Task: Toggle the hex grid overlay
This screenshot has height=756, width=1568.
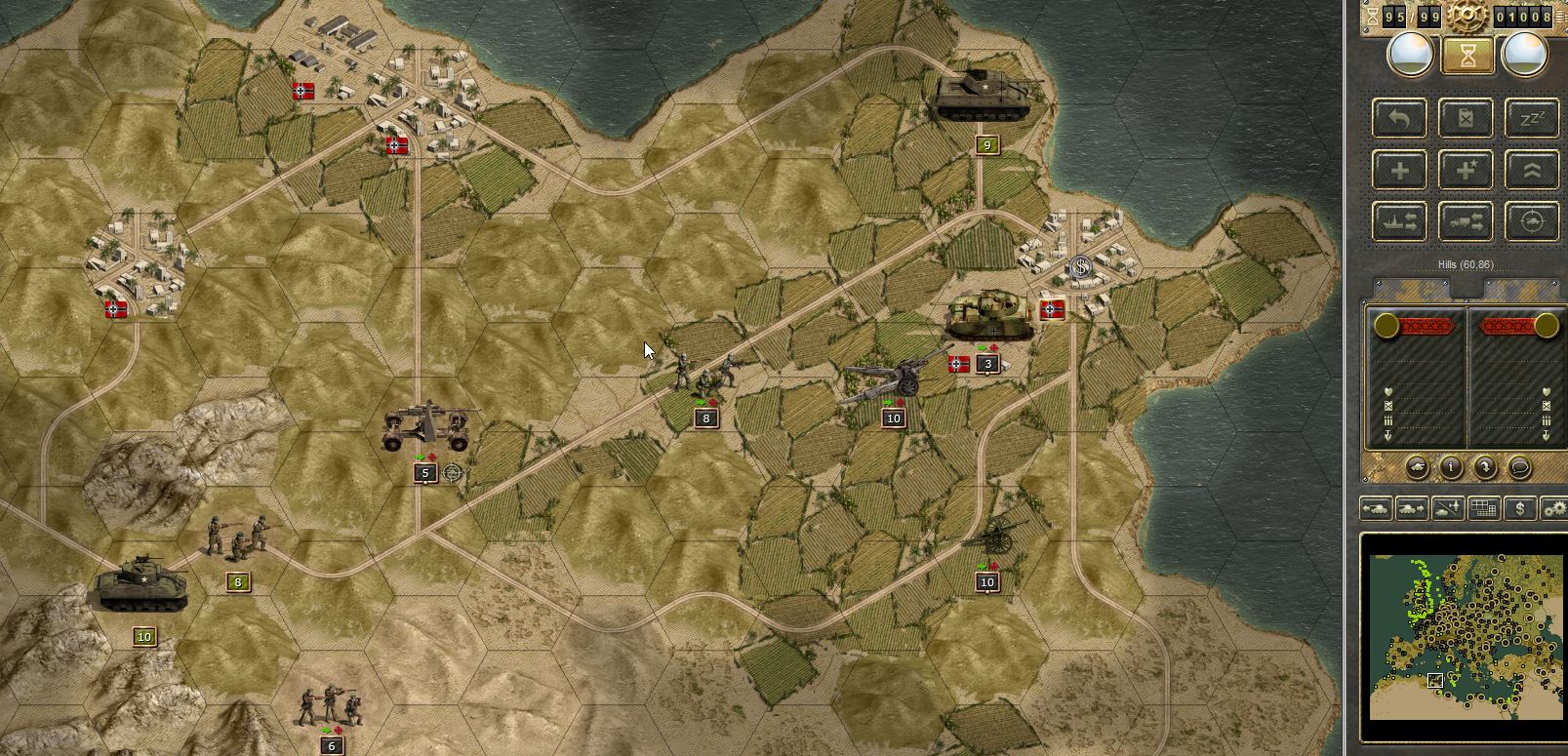Action: click(1483, 508)
